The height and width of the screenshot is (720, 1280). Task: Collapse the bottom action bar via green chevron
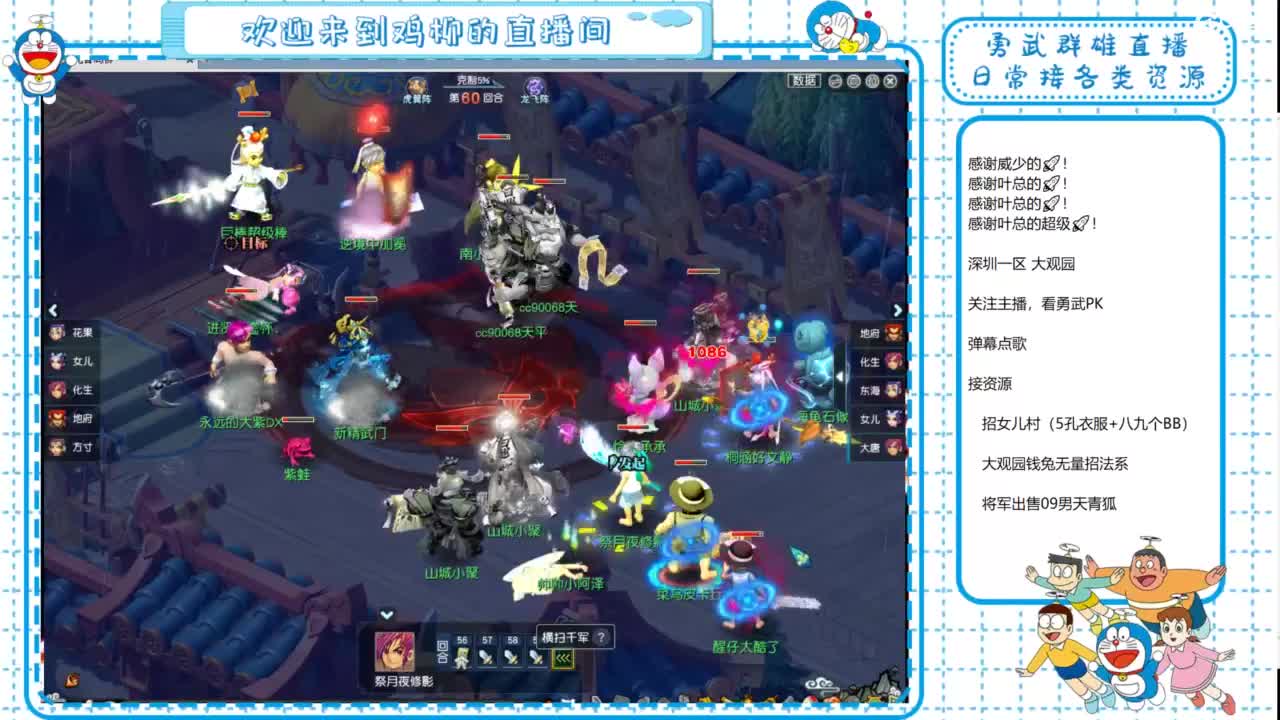[x=386, y=614]
